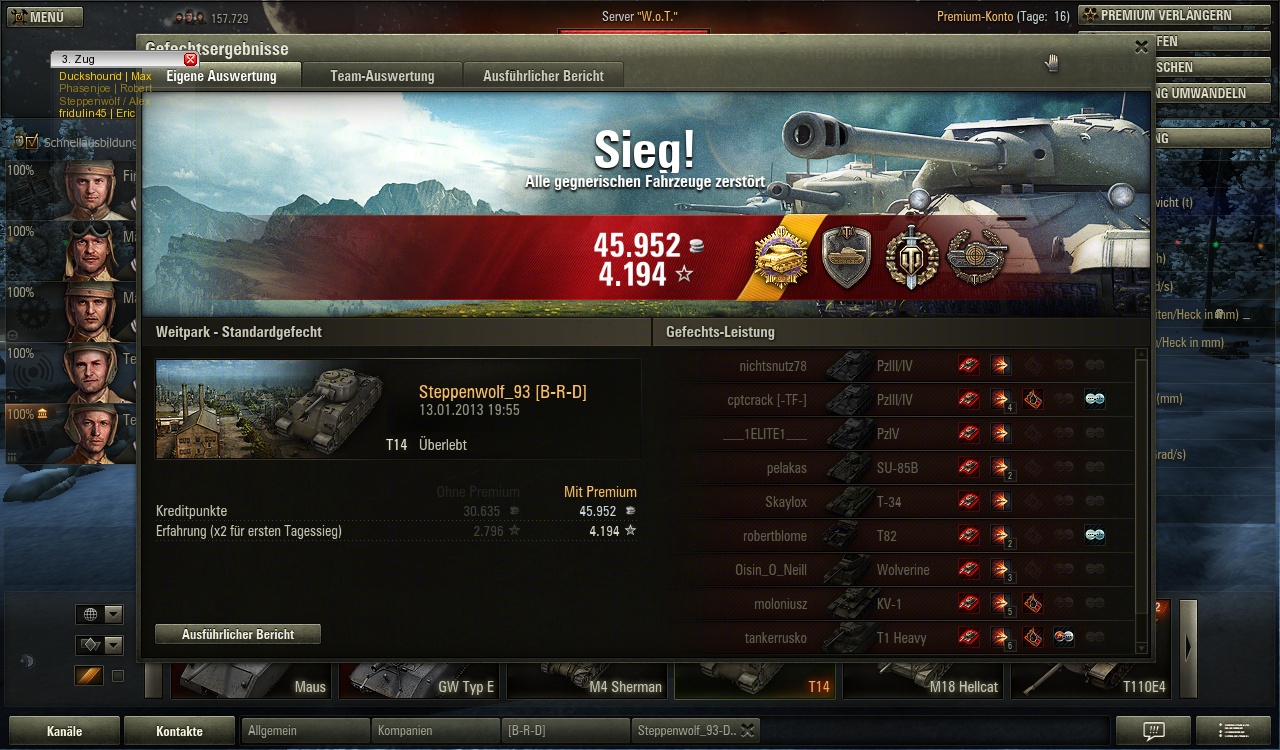This screenshot has height=750, width=1280.
Task: Select the nichtsnutz78 row in Gefechts-Leistung
Action: coord(900,366)
